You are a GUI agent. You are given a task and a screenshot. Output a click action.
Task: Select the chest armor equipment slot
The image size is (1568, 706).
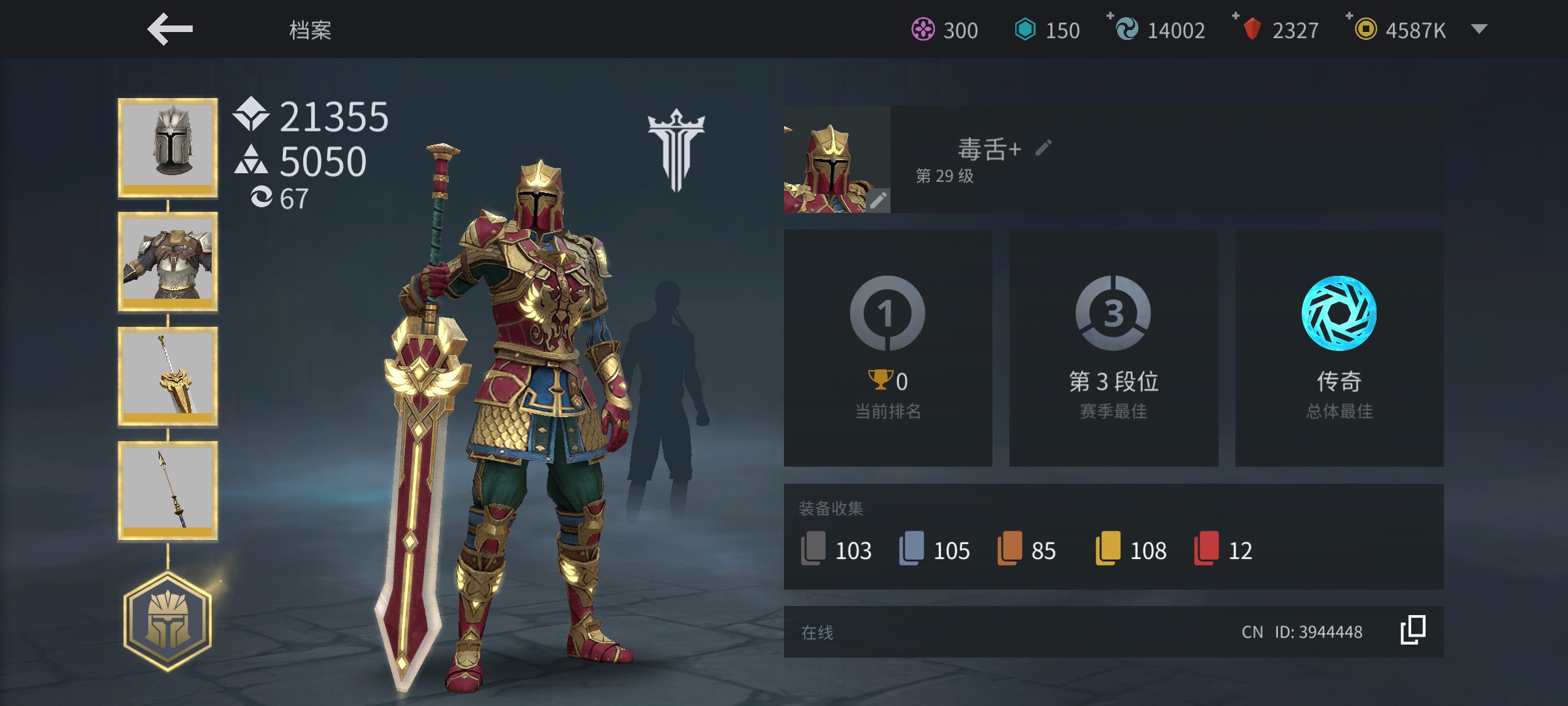tap(168, 261)
